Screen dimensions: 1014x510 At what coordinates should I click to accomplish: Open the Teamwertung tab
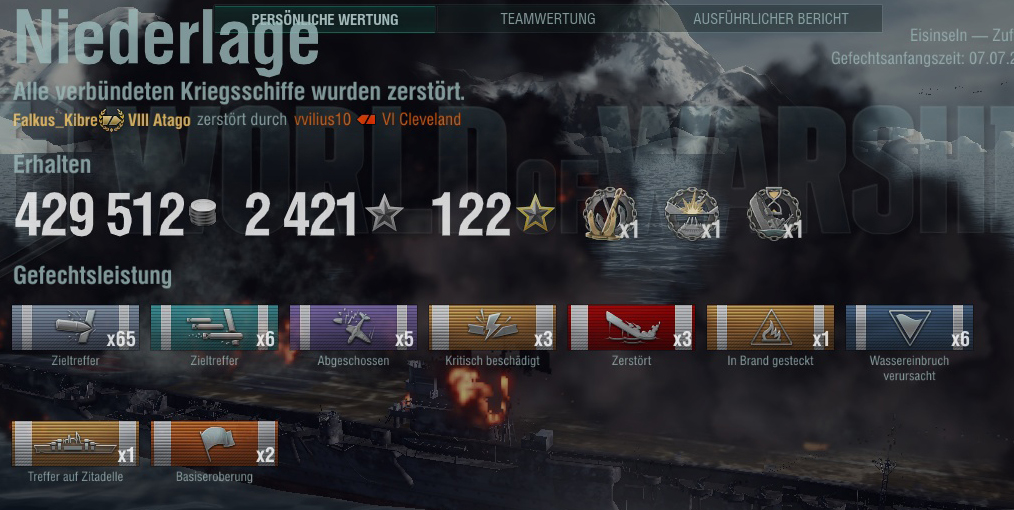(548, 19)
